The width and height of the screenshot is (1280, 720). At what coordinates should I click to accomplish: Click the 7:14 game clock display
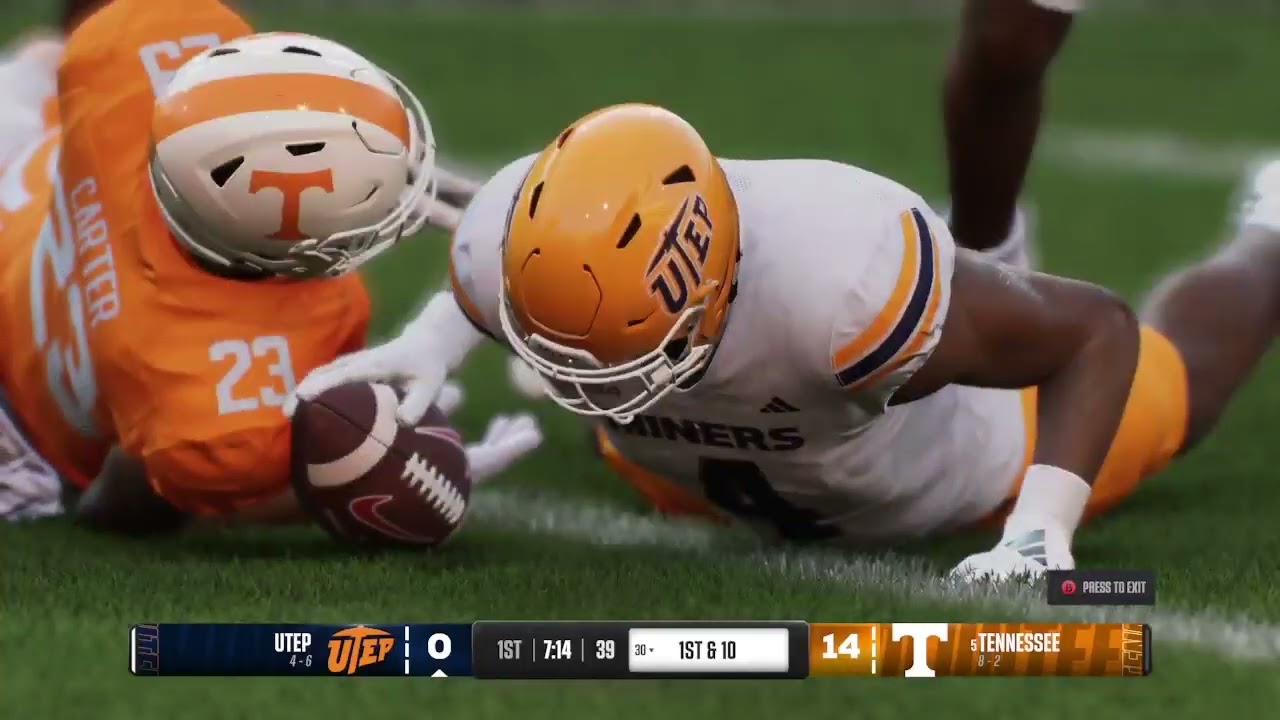(x=556, y=647)
